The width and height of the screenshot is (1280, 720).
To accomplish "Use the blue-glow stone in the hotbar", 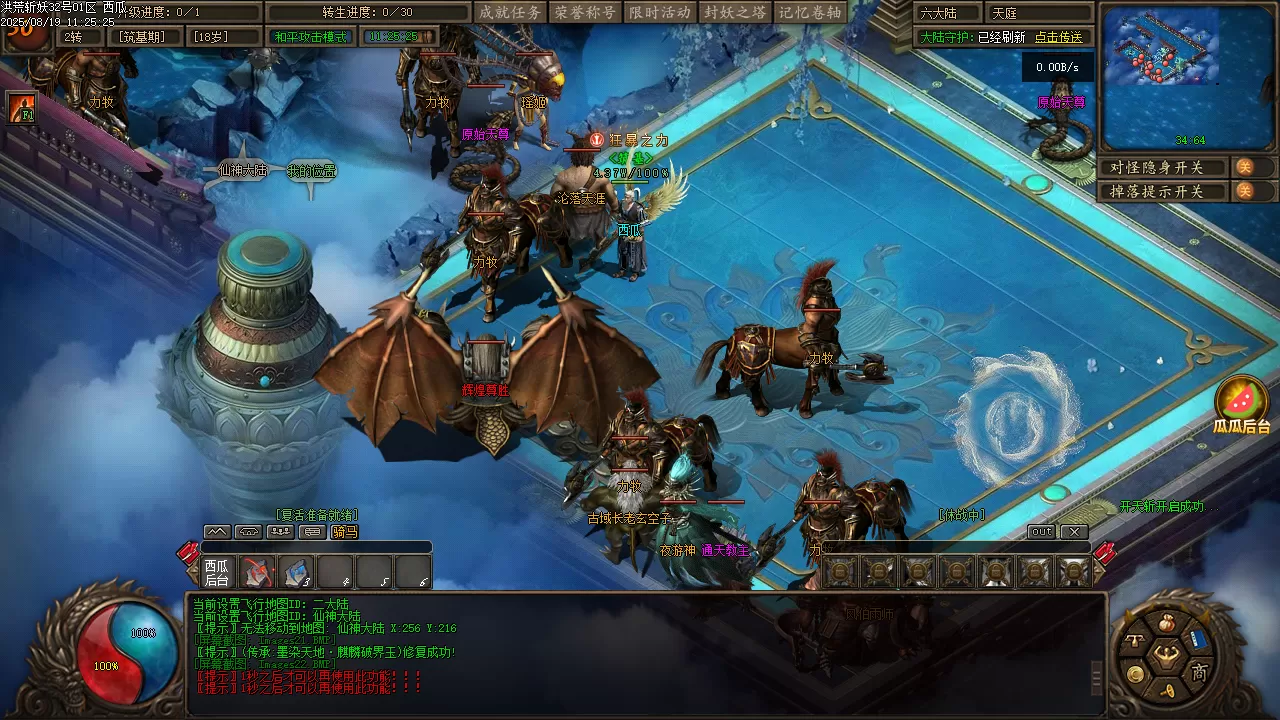I will (x=296, y=573).
